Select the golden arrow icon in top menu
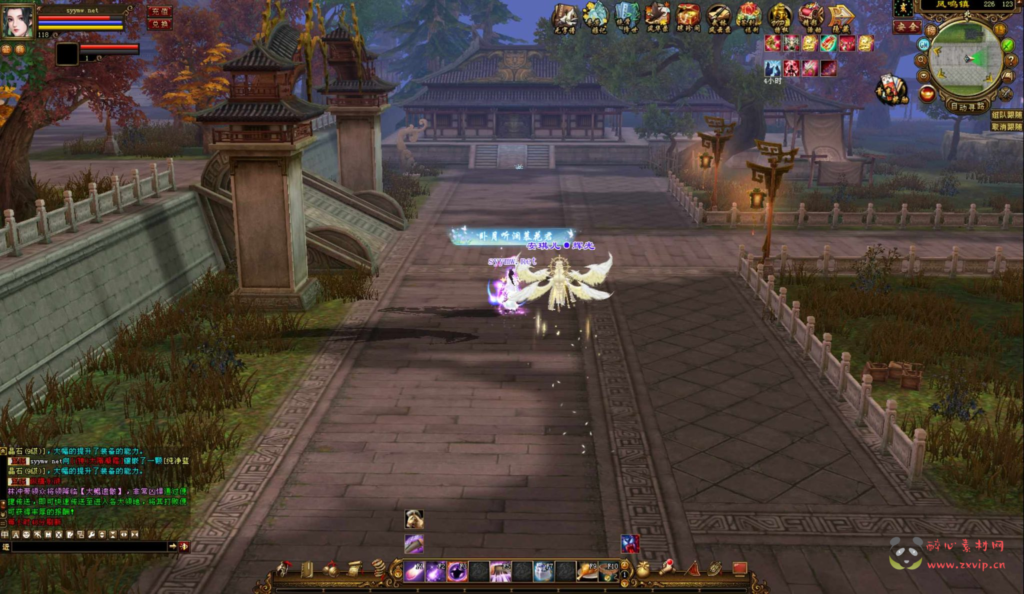1024x594 pixels. [842, 15]
